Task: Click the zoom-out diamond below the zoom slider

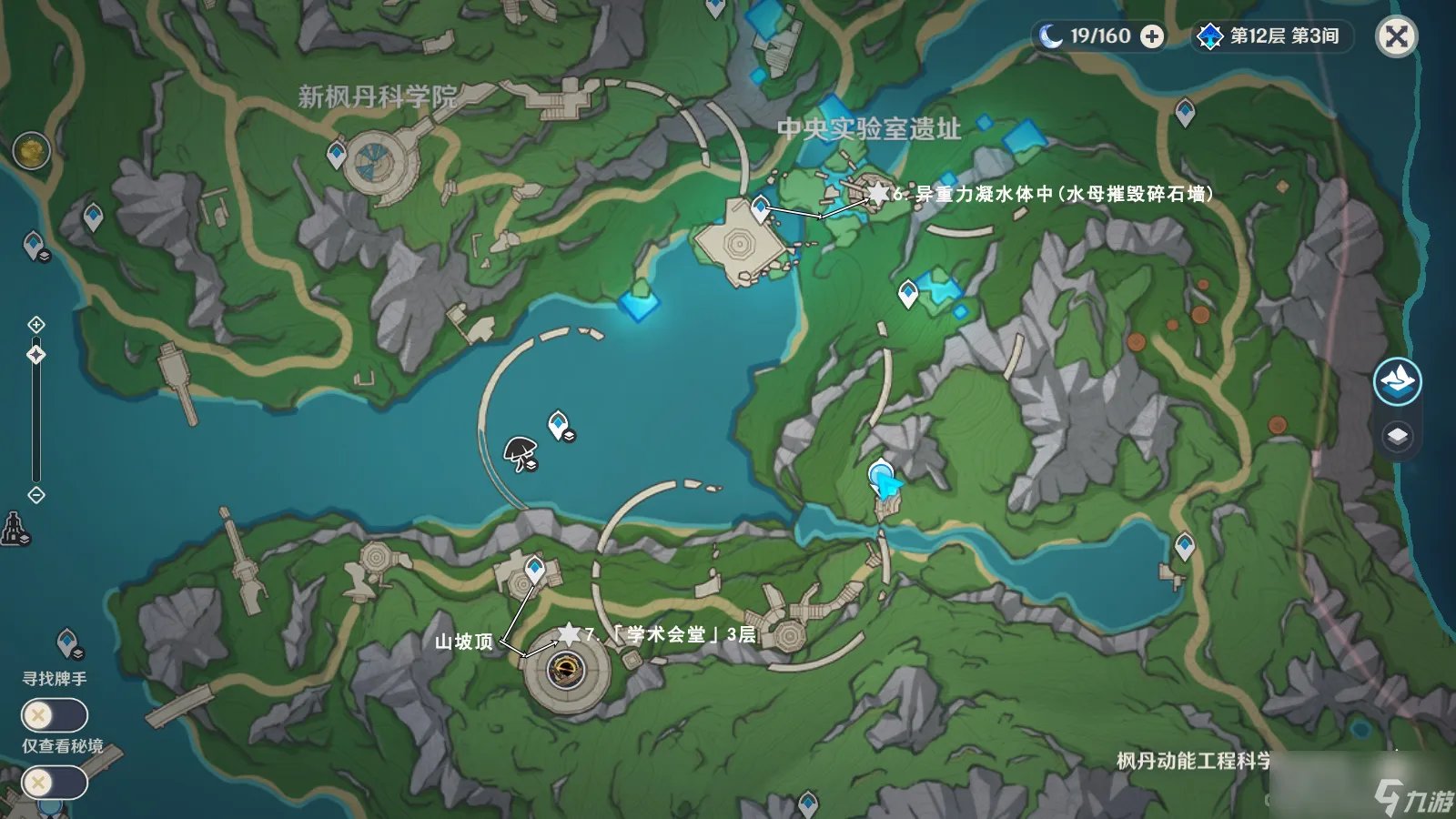Action: pyautogui.click(x=36, y=494)
